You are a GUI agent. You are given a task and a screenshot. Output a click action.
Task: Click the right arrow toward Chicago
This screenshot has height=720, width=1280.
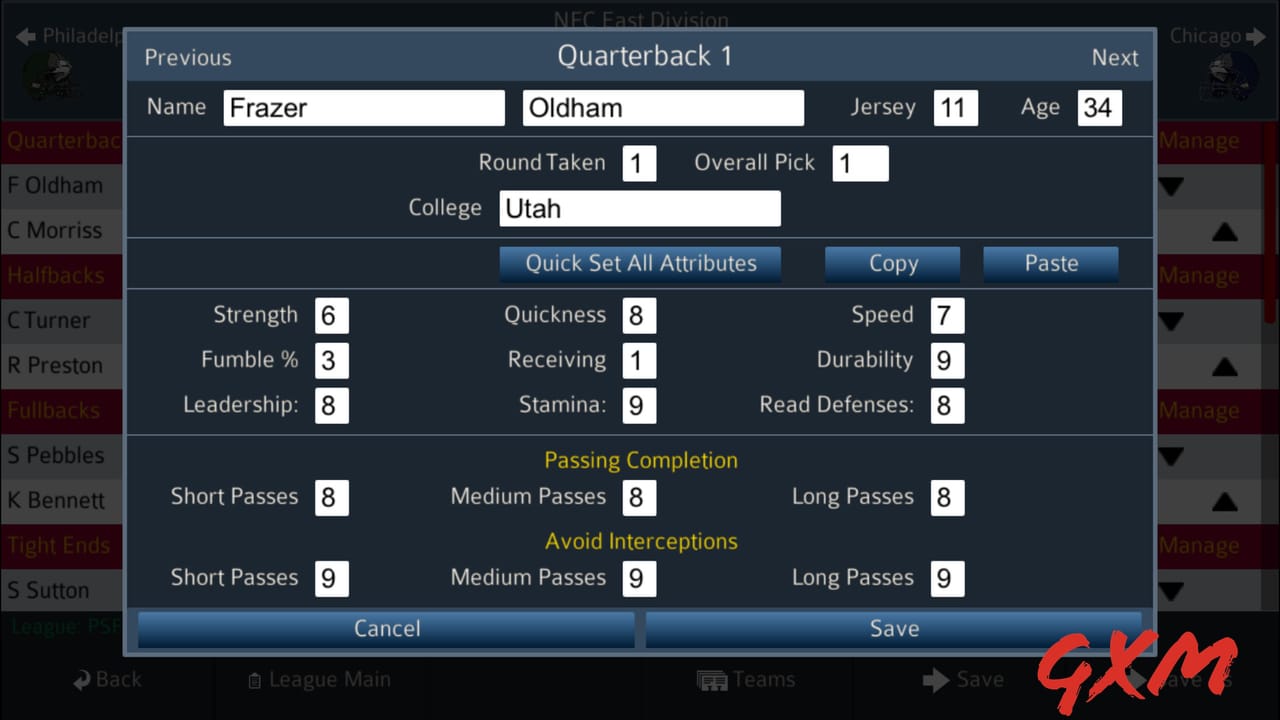tap(1256, 36)
